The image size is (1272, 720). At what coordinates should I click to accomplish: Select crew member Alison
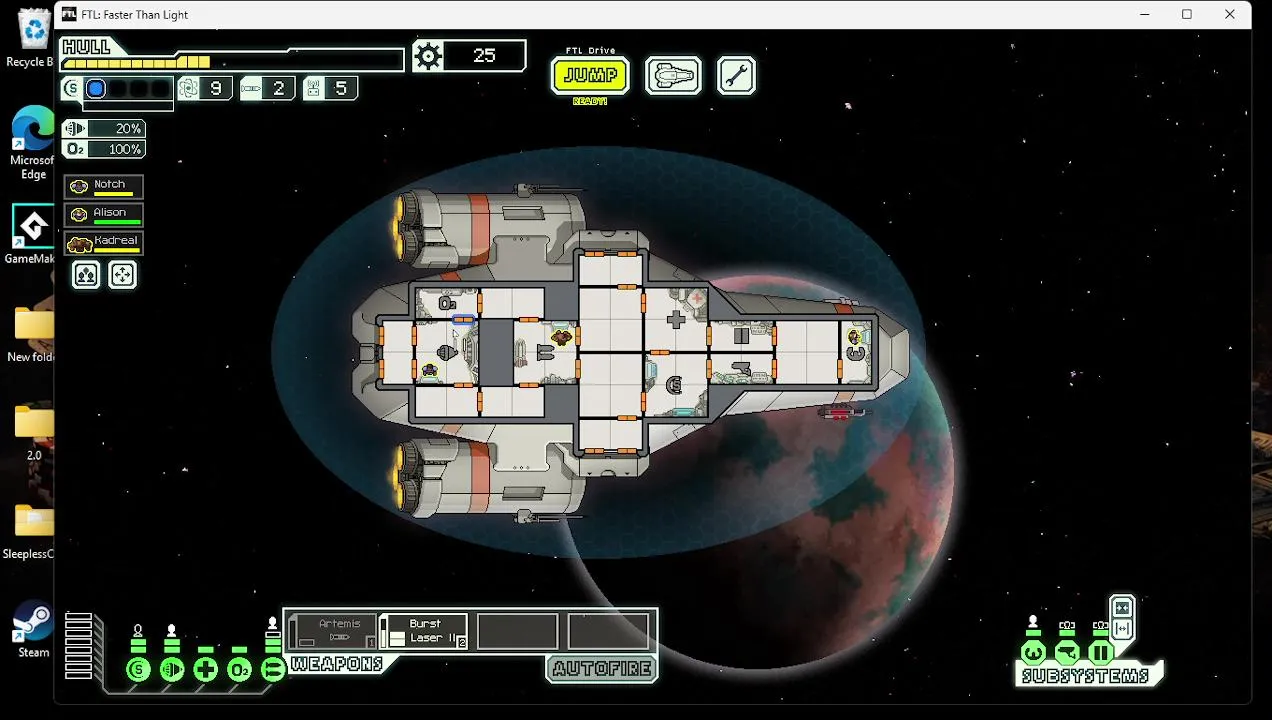tap(104, 214)
